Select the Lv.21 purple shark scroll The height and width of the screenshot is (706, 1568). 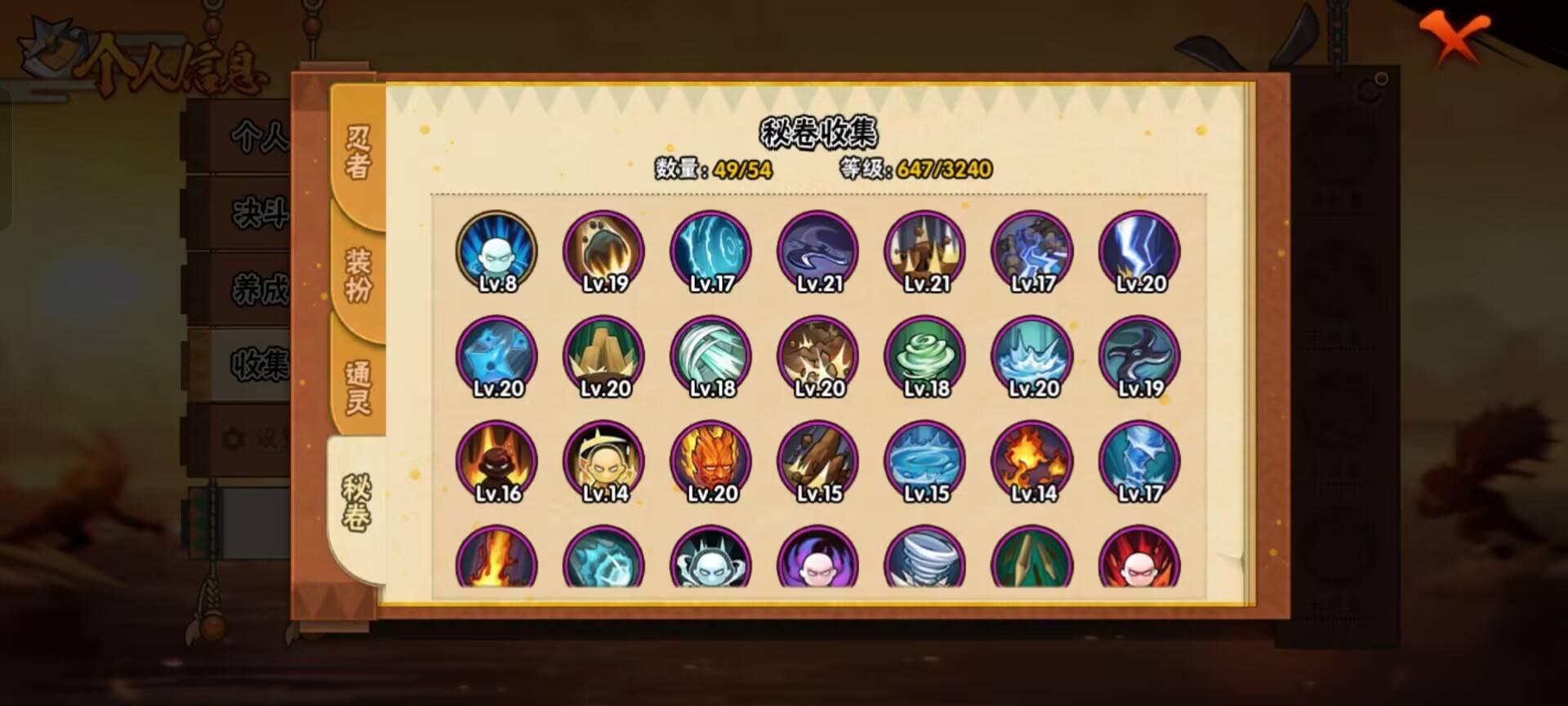tap(817, 249)
